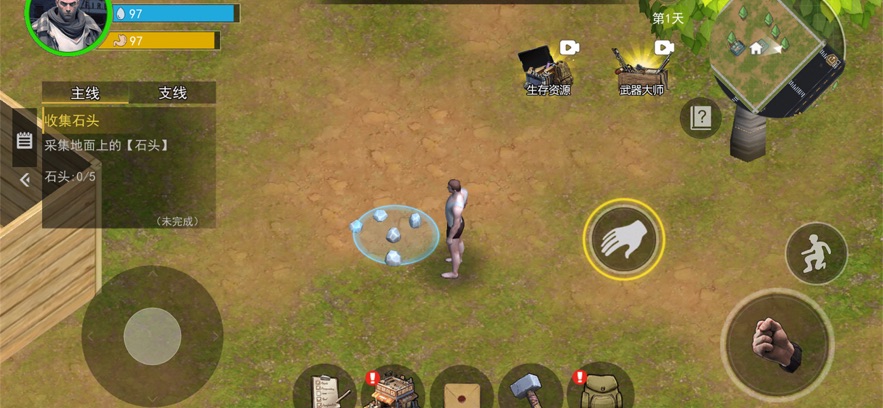This screenshot has height=408, width=883.
Task: Switch to the 主线 main quest tab
Action: click(85, 93)
